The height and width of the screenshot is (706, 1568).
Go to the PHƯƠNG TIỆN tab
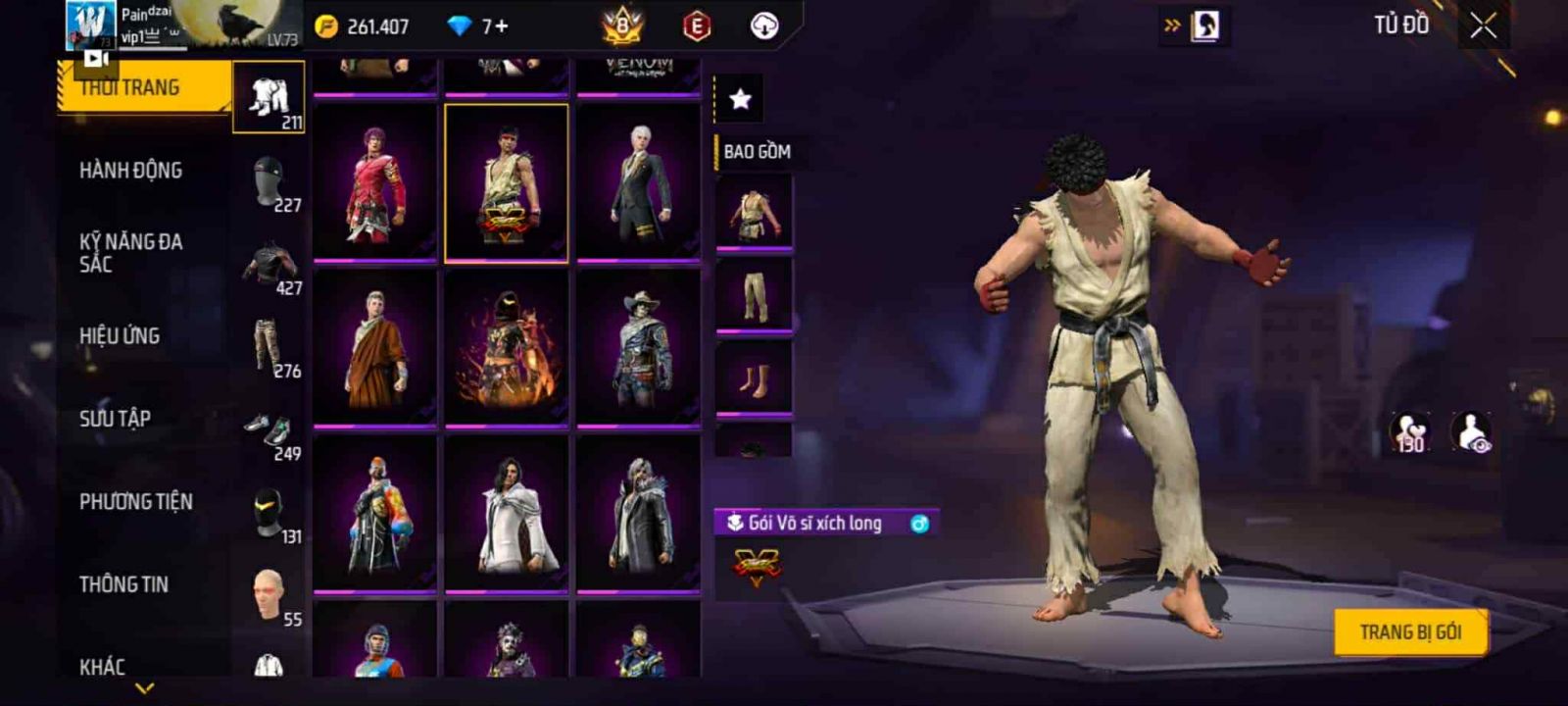(x=136, y=502)
